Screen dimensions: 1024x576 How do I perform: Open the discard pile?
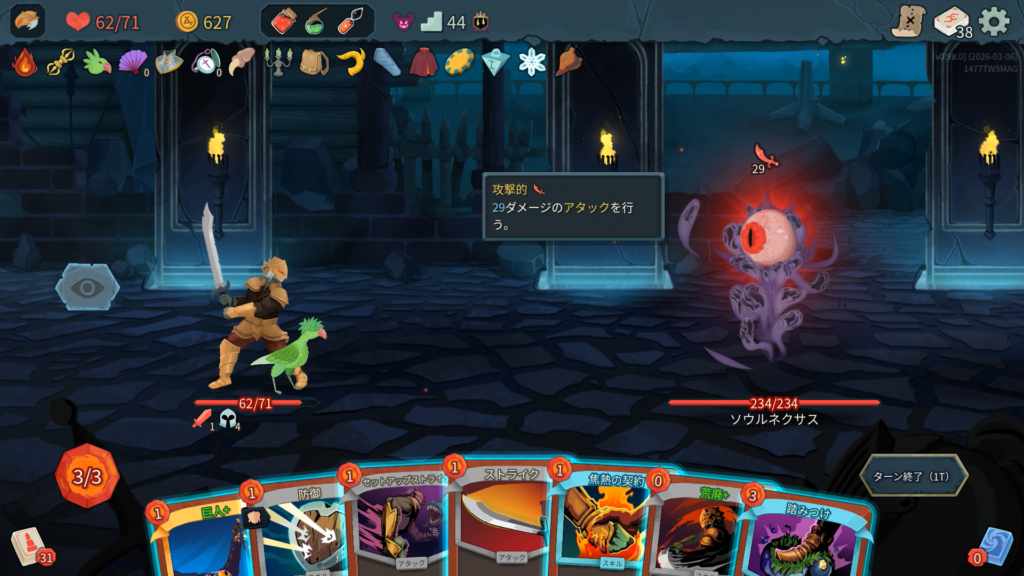point(992,545)
